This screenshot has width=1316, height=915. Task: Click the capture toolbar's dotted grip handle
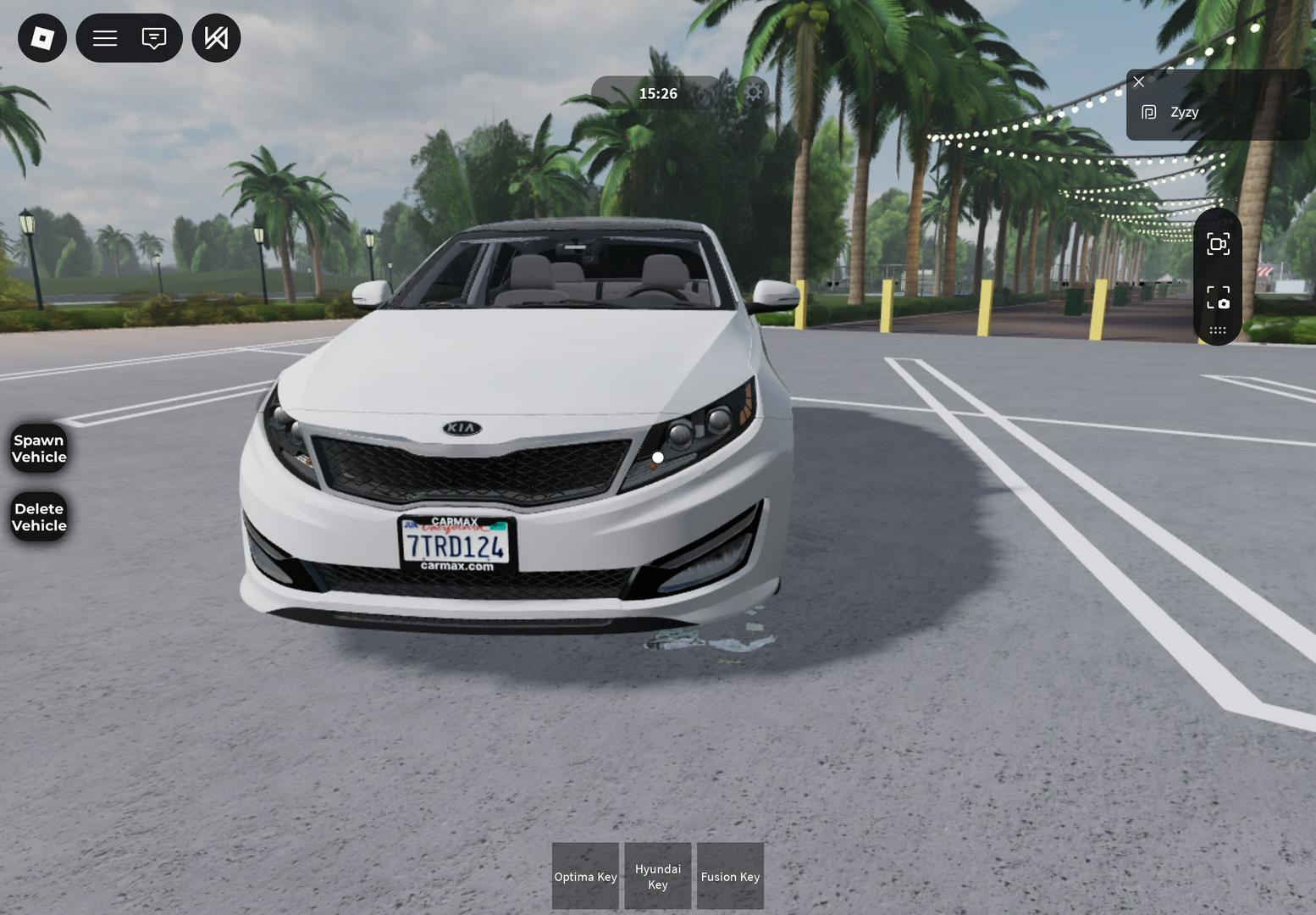pyautogui.click(x=1218, y=330)
